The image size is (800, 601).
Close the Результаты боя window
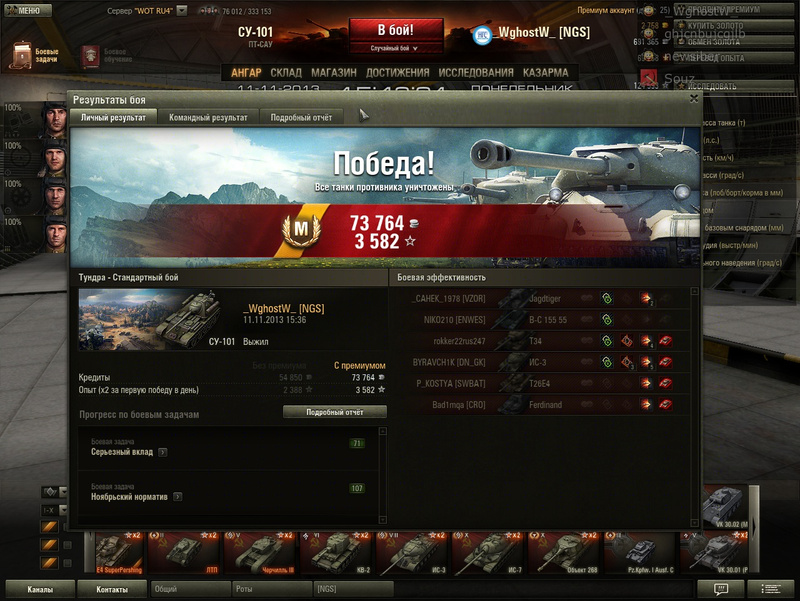[x=694, y=99]
